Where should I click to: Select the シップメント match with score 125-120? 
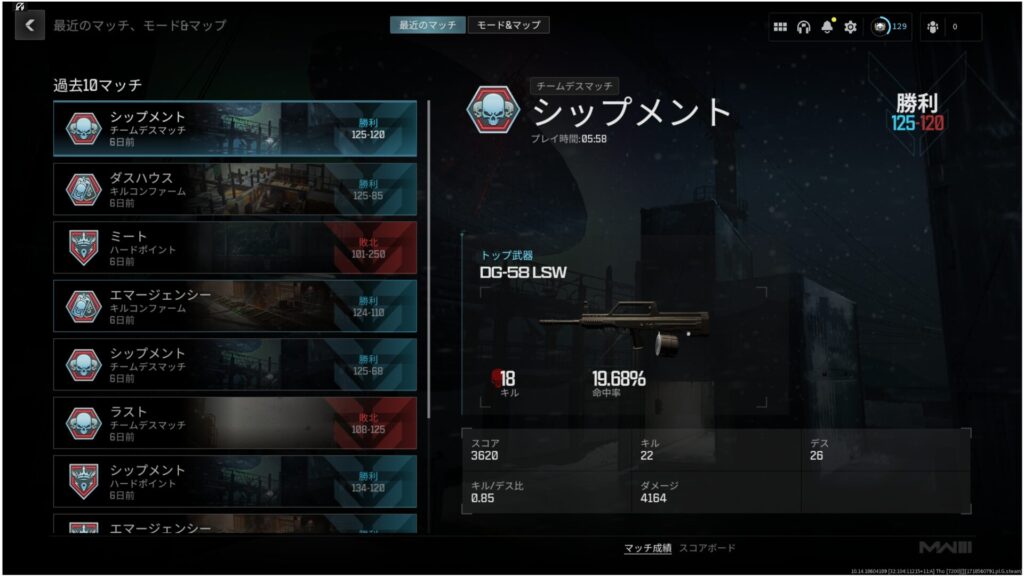[x=235, y=129]
